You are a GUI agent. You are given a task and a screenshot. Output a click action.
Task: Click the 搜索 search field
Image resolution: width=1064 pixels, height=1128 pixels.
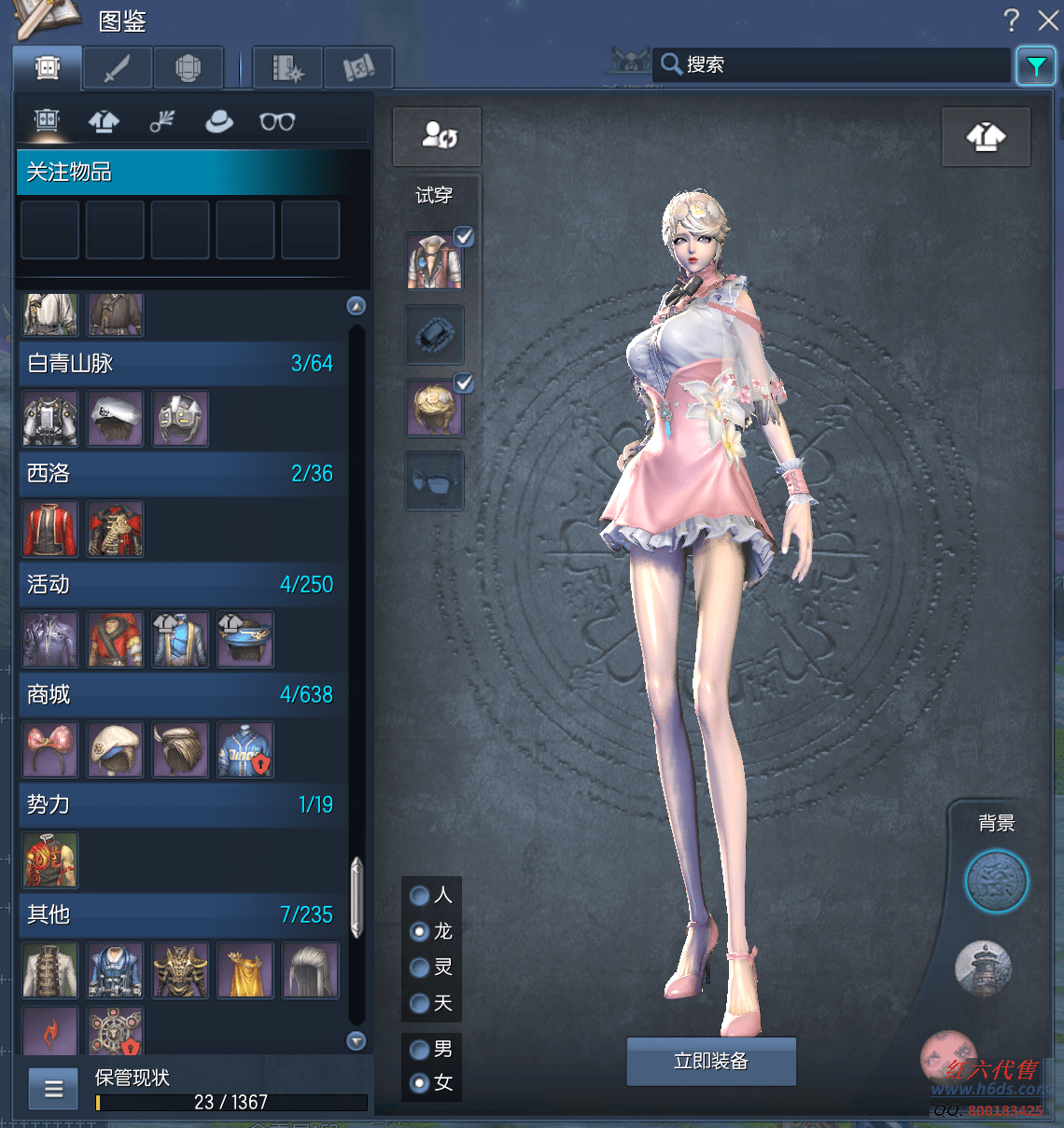click(831, 64)
